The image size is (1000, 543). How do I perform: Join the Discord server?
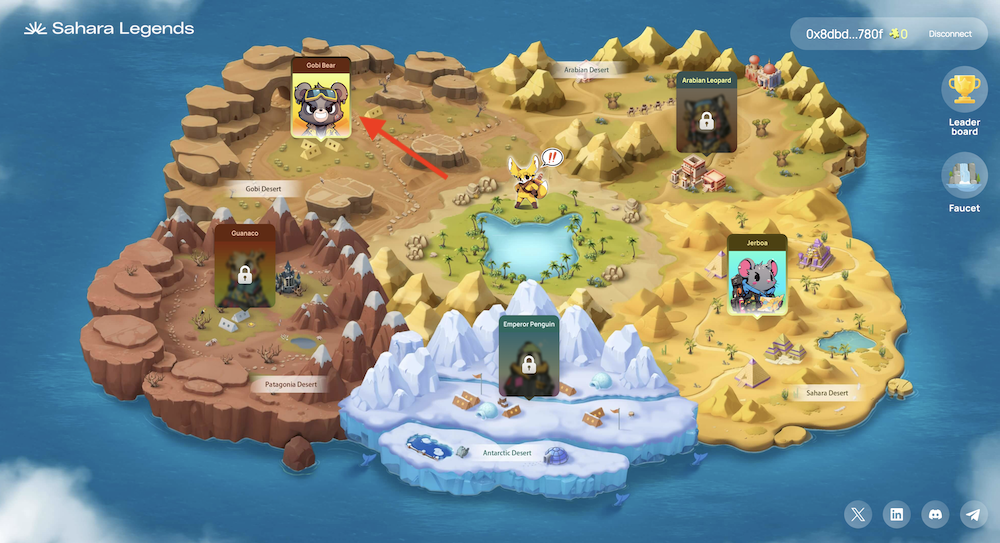(934, 515)
